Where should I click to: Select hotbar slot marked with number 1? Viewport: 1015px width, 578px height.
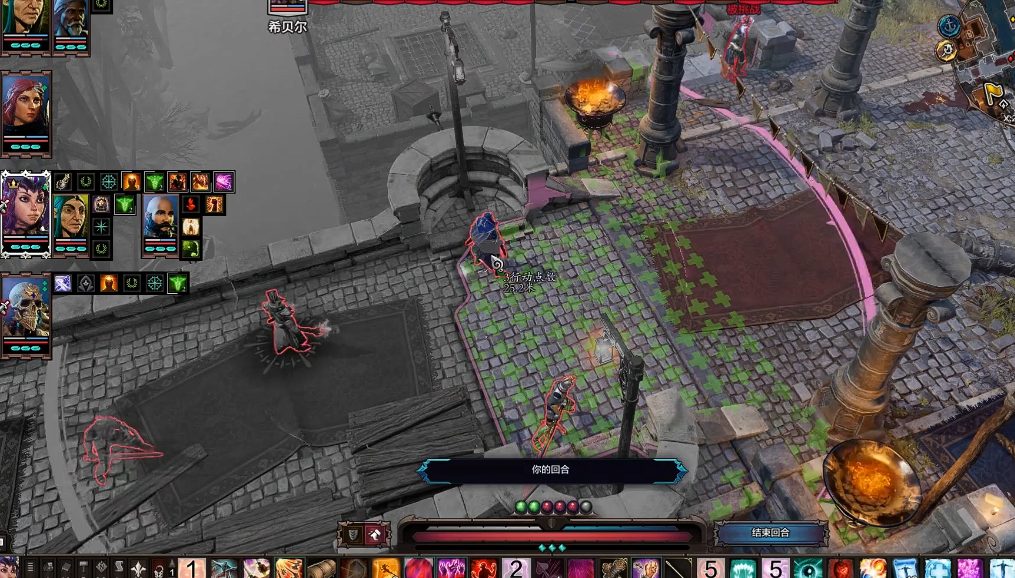[193, 569]
